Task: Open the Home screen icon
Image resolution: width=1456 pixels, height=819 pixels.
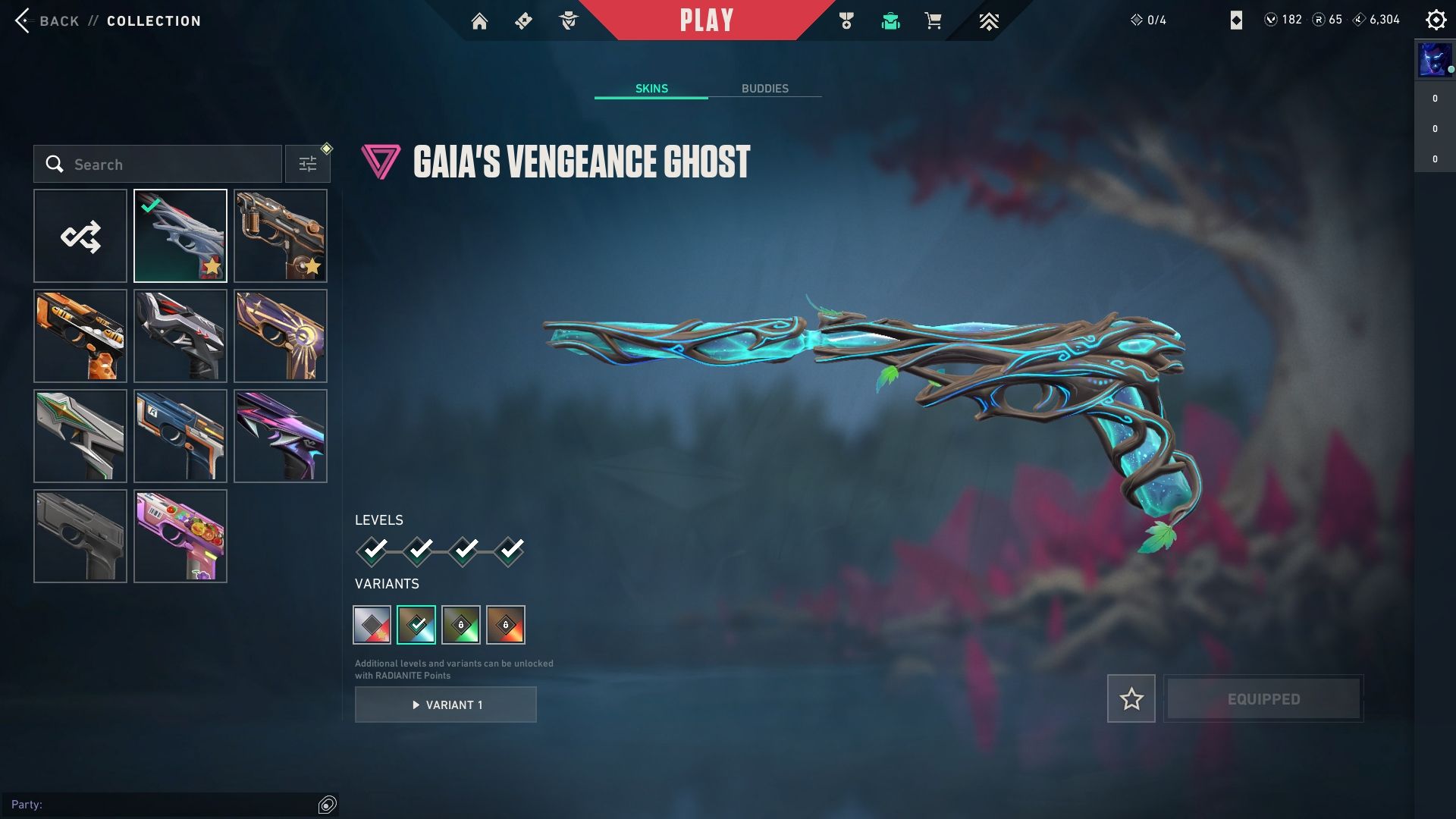Action: point(479,21)
